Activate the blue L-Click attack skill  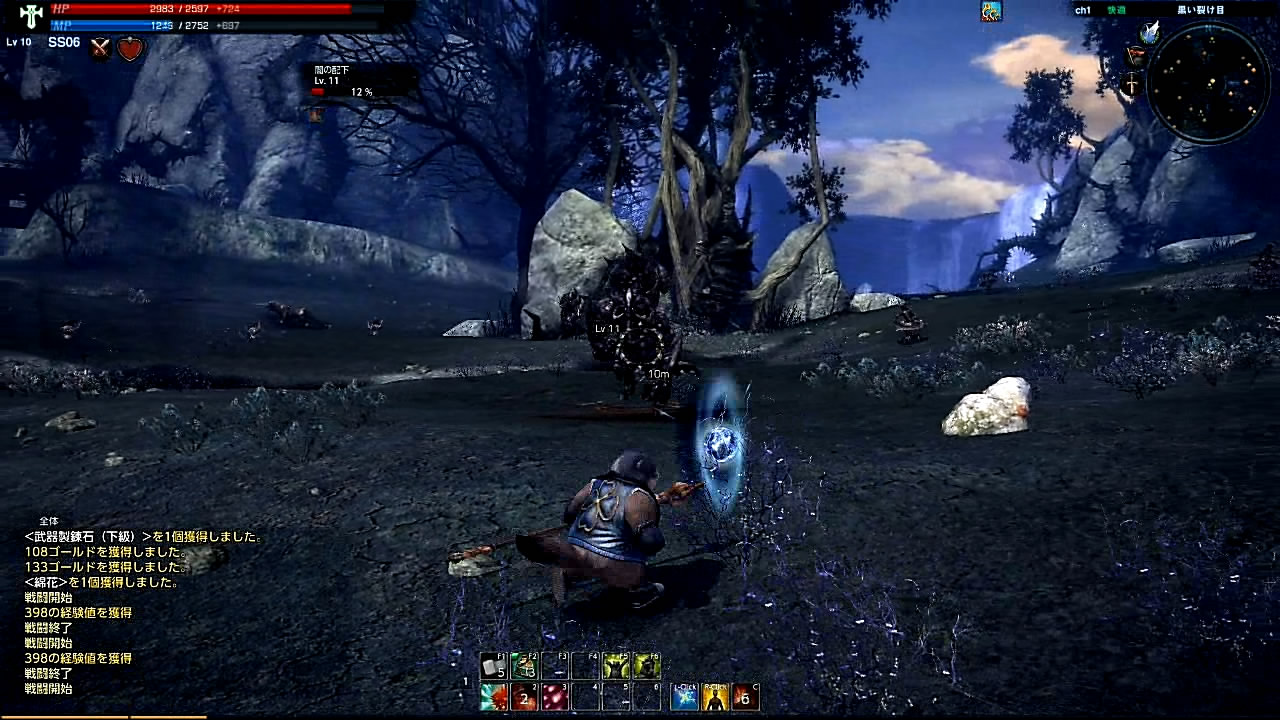tap(684, 697)
